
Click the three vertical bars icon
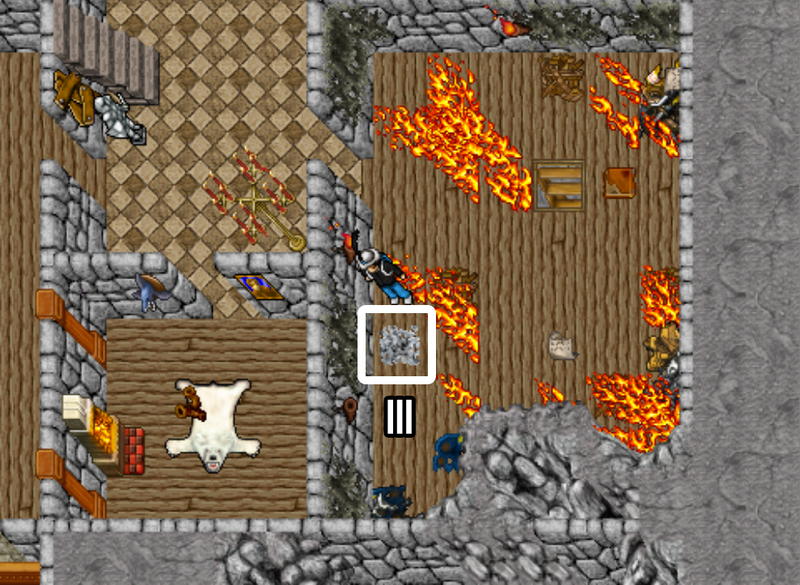click(399, 416)
